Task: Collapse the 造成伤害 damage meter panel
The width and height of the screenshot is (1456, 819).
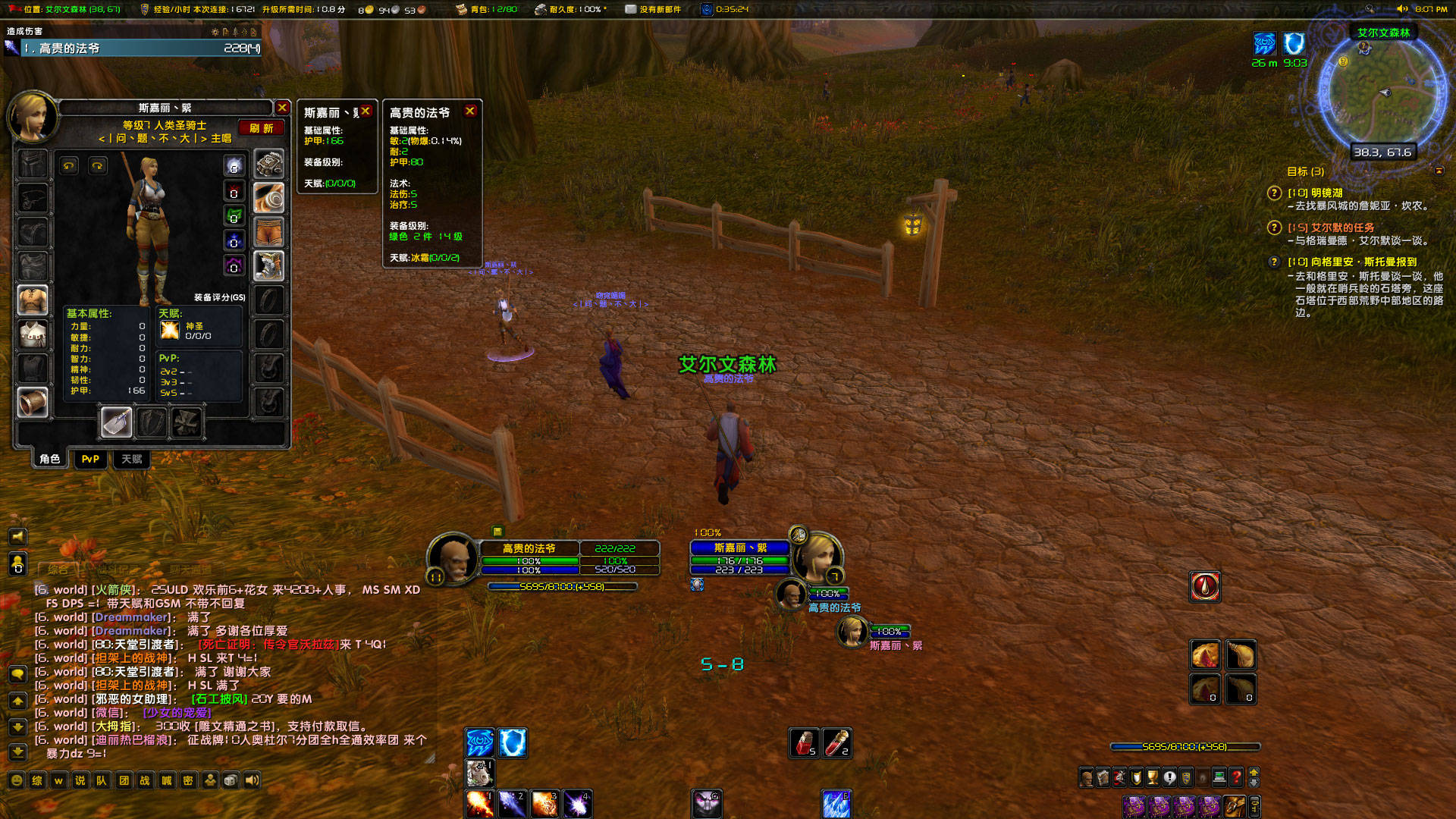Action: (x=244, y=33)
